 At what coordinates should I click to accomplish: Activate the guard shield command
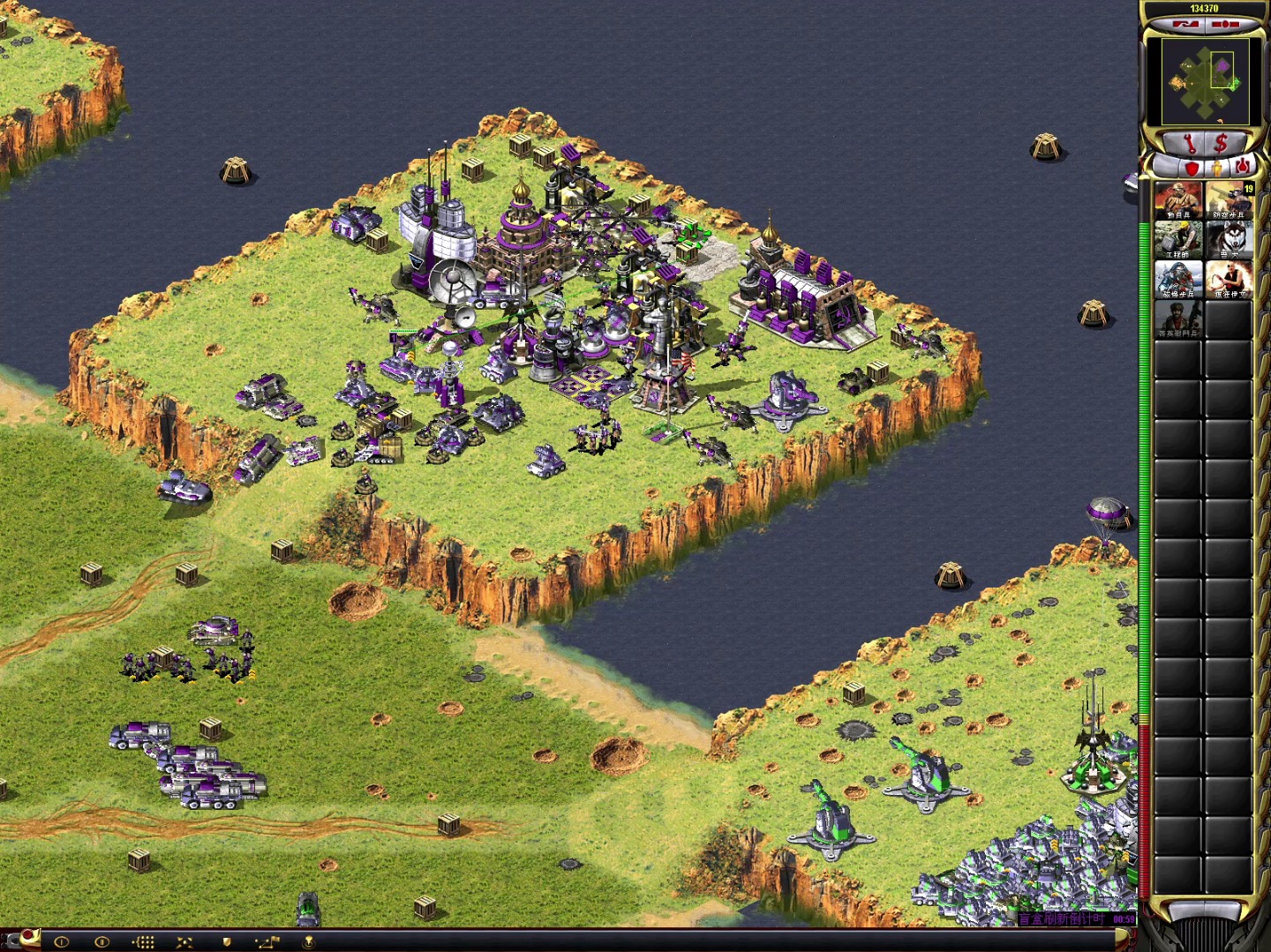(226, 941)
